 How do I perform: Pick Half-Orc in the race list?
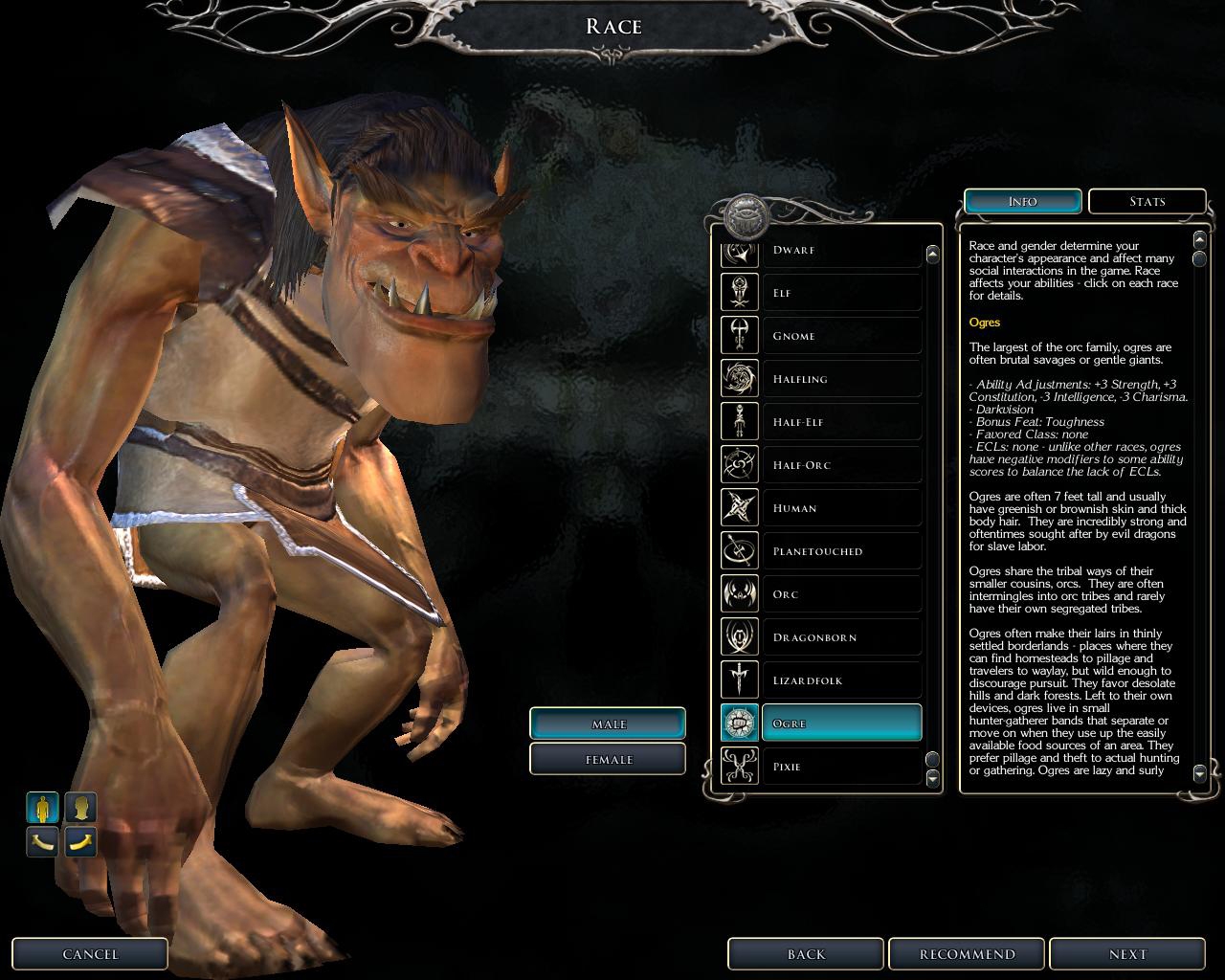point(840,465)
